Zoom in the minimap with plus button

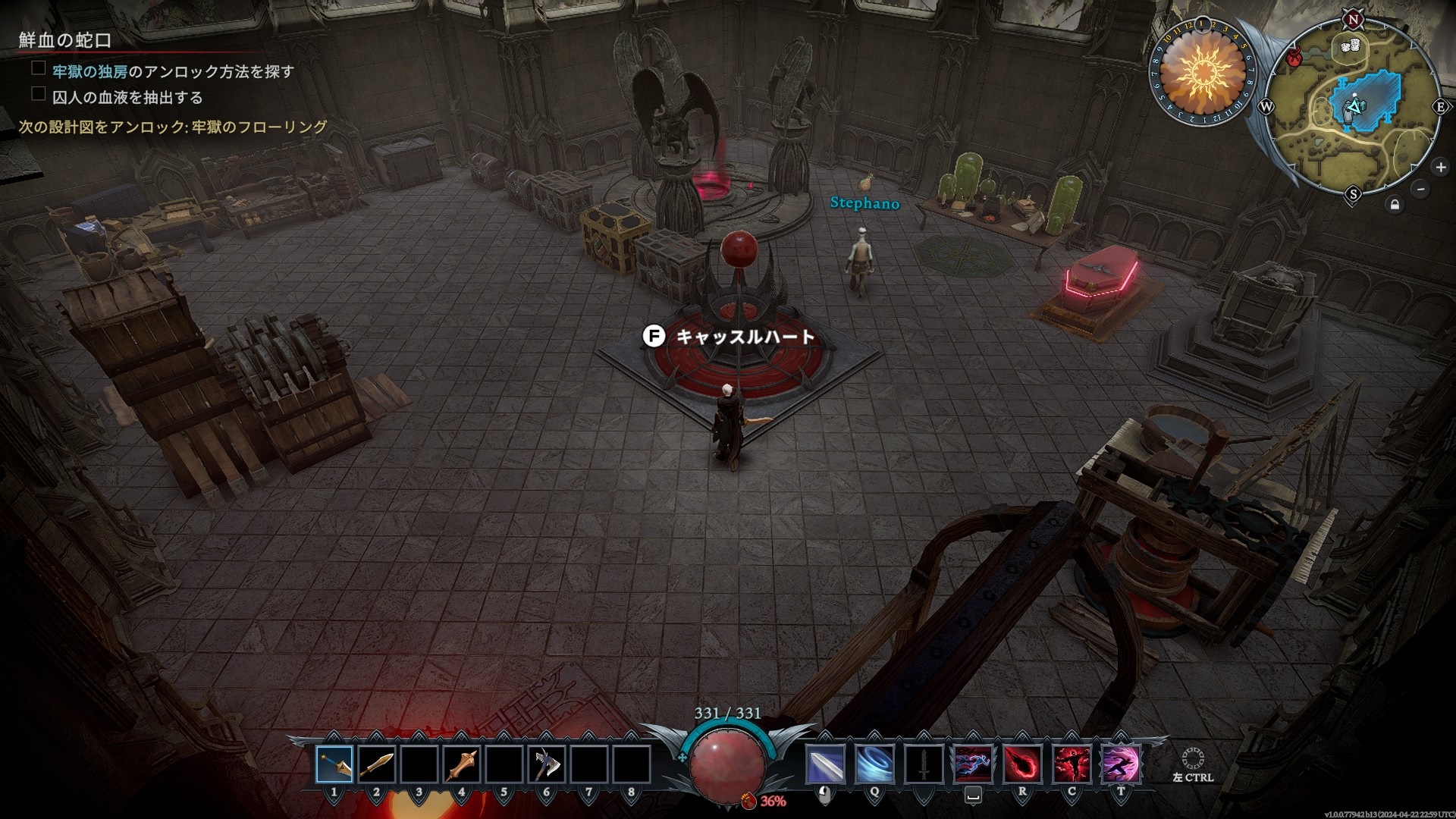pos(1440,167)
